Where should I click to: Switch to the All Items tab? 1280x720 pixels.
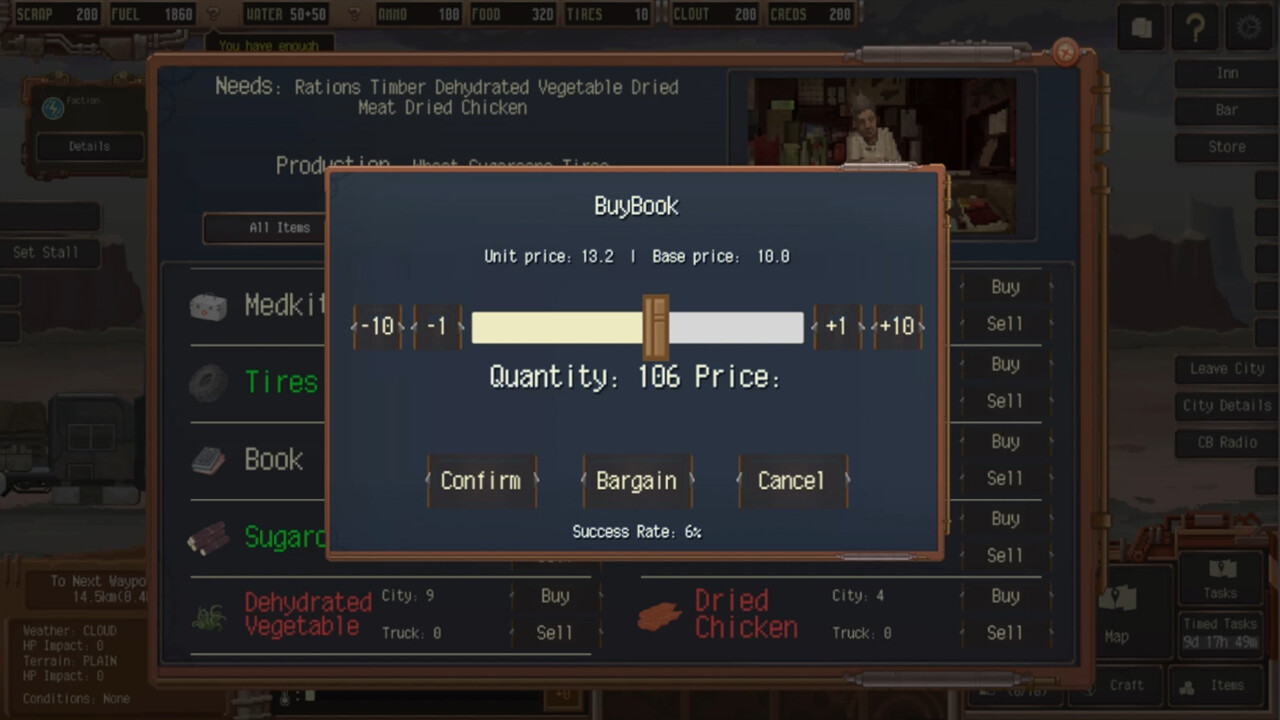pos(278,227)
